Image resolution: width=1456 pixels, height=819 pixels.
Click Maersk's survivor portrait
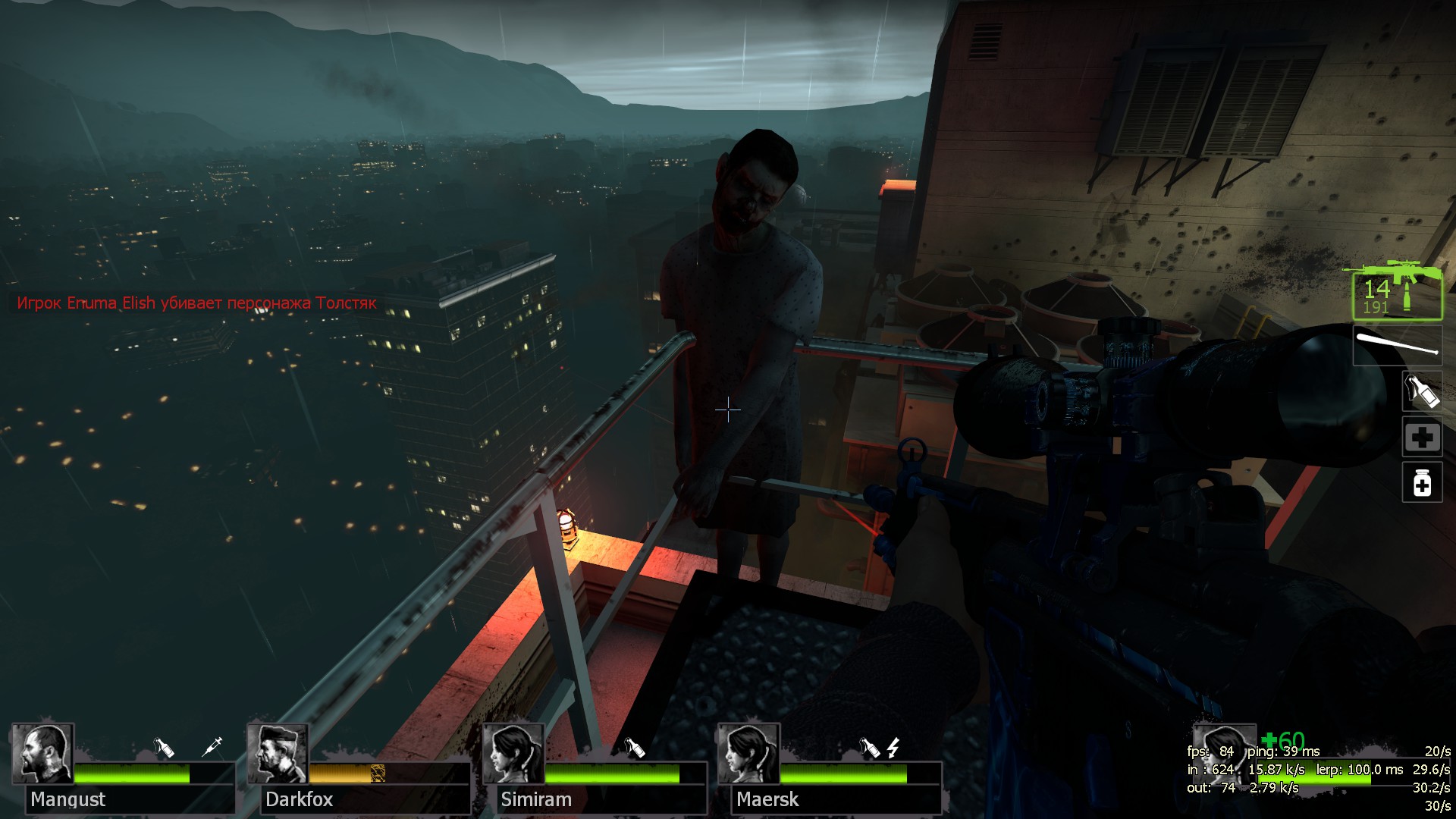point(748,754)
